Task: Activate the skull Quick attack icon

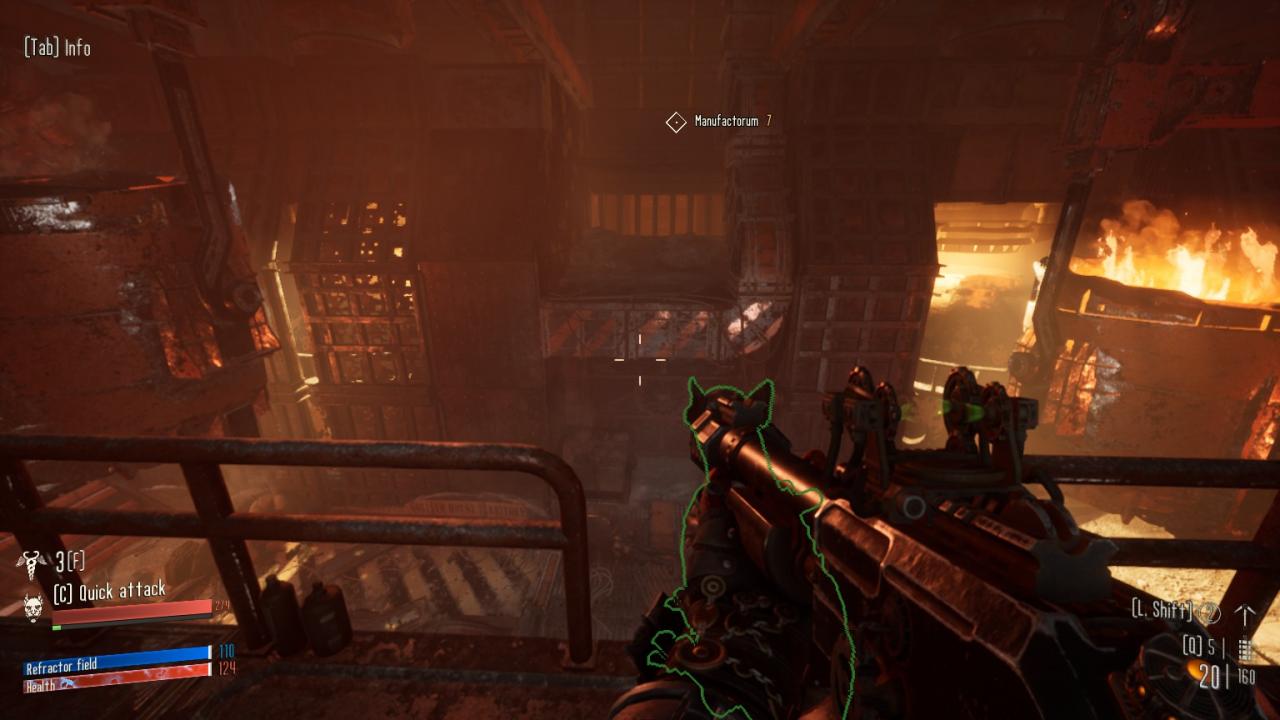Action: click(34, 604)
